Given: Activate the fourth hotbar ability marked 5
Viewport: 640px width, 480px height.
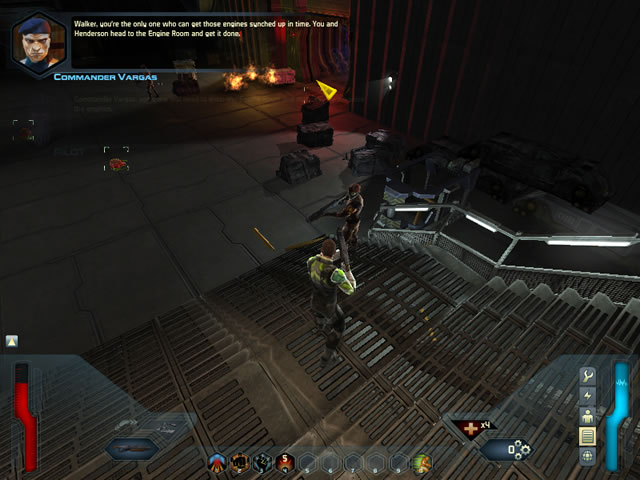Looking at the screenshot, I should click(285, 463).
